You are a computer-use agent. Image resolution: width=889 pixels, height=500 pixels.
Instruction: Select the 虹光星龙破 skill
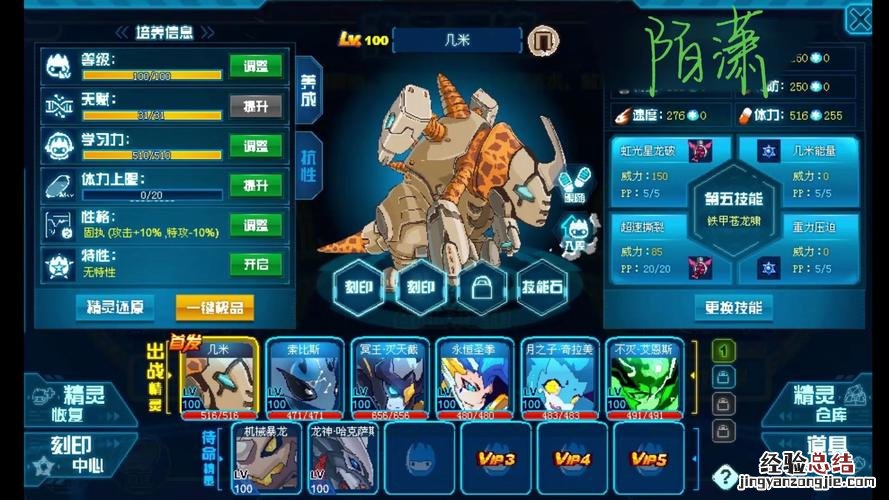click(662, 165)
